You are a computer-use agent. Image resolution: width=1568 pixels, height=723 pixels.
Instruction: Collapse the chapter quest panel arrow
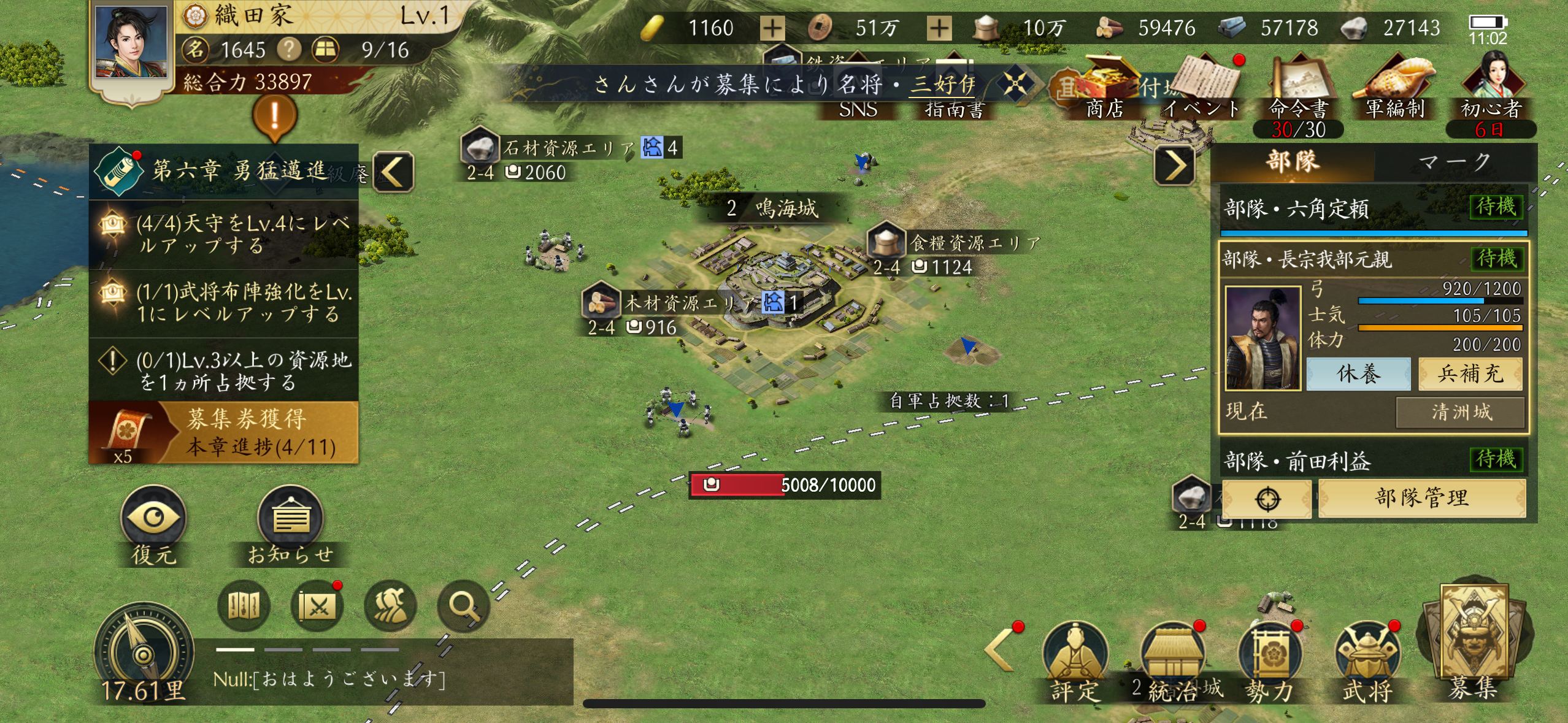pyautogui.click(x=393, y=171)
